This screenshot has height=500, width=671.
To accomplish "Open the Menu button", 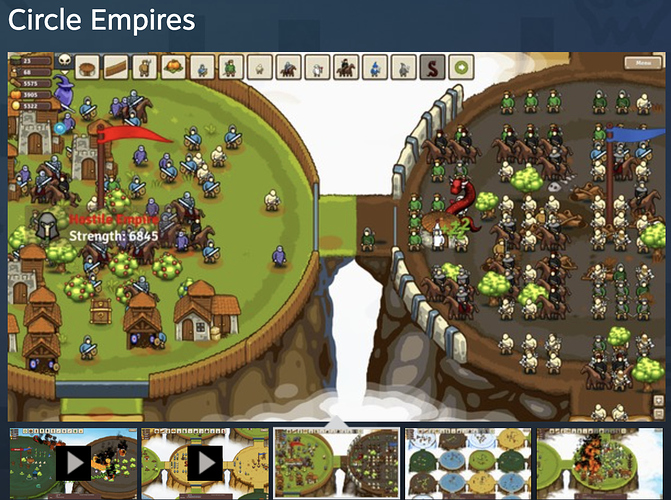I will coord(639,63).
